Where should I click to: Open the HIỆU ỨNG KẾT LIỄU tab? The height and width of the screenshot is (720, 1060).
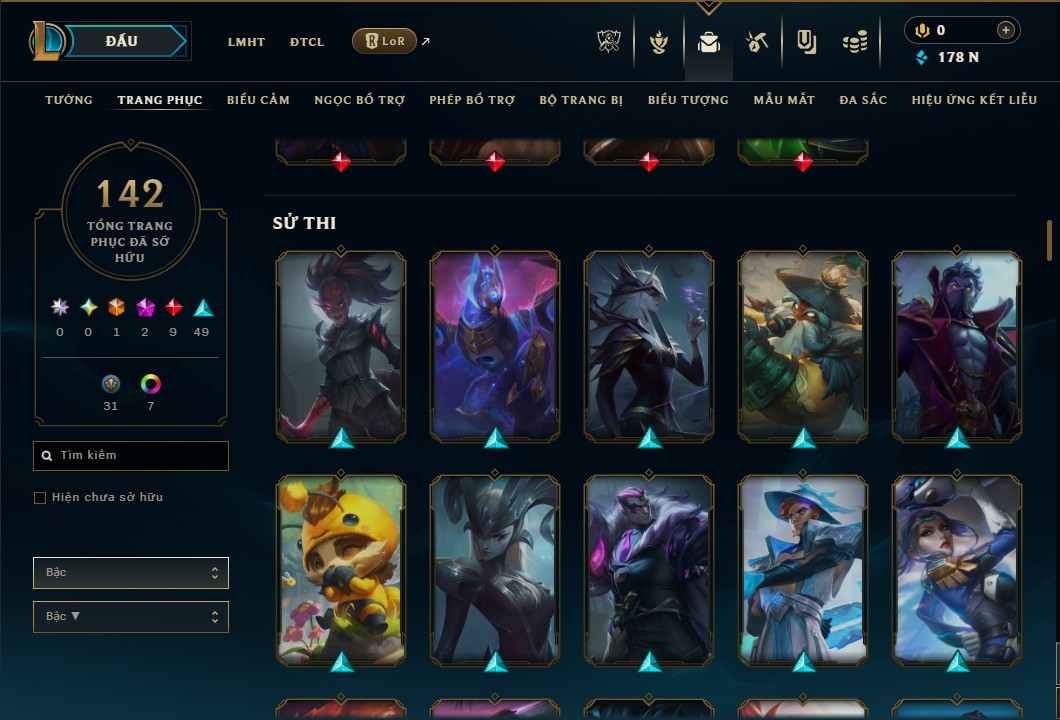coord(974,100)
